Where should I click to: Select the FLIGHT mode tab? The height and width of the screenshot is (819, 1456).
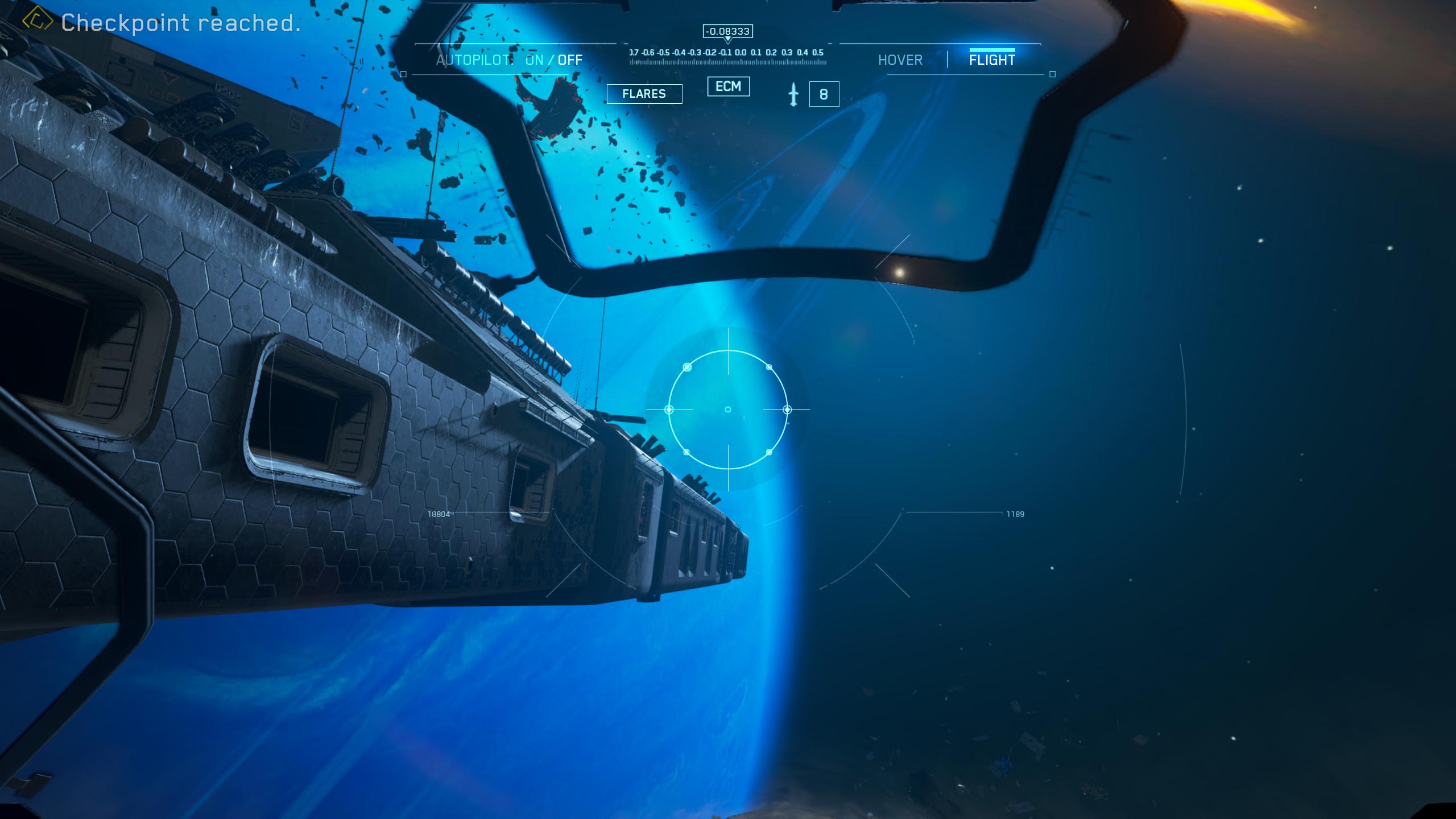(992, 60)
